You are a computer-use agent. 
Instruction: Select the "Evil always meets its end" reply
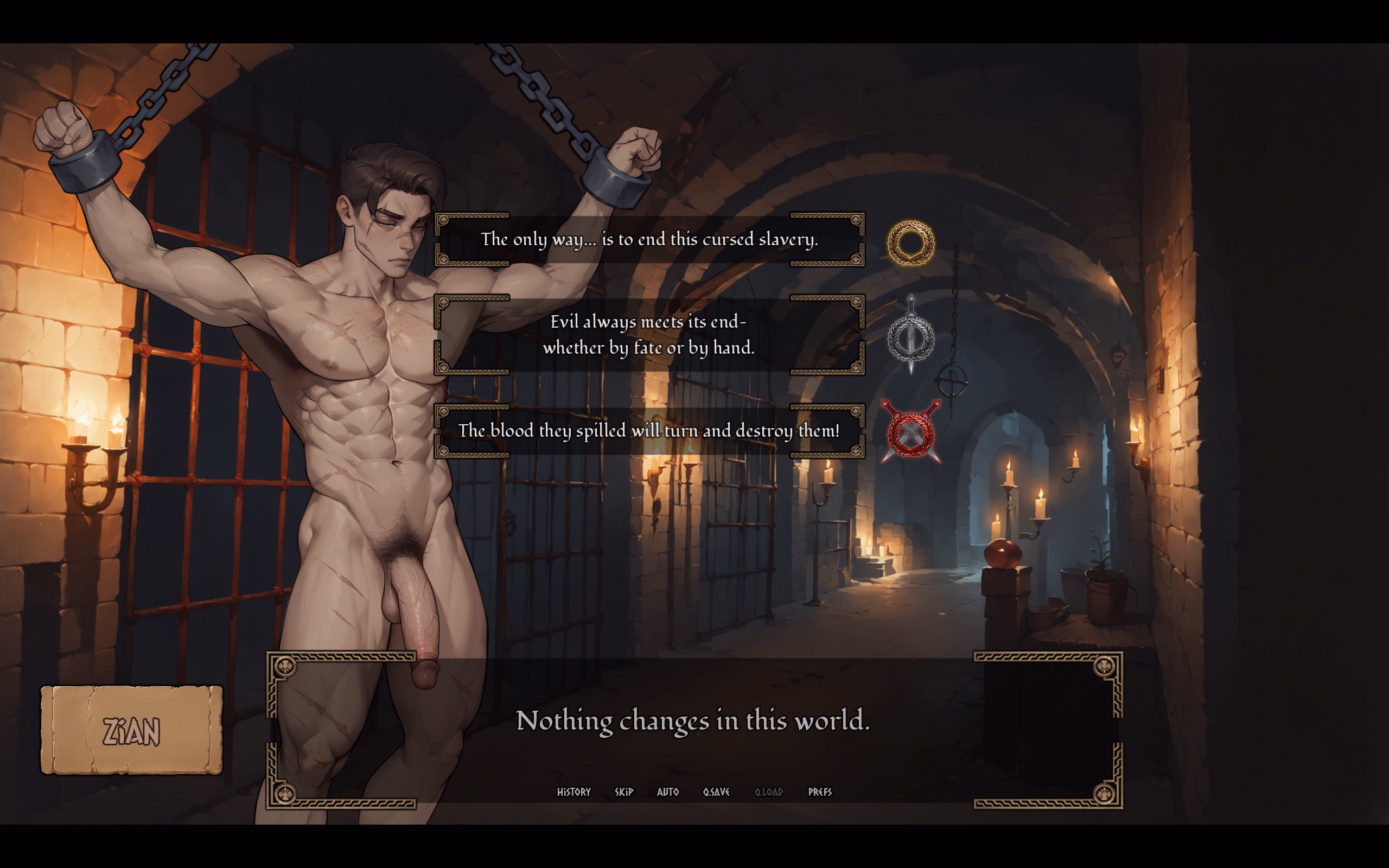point(649,335)
